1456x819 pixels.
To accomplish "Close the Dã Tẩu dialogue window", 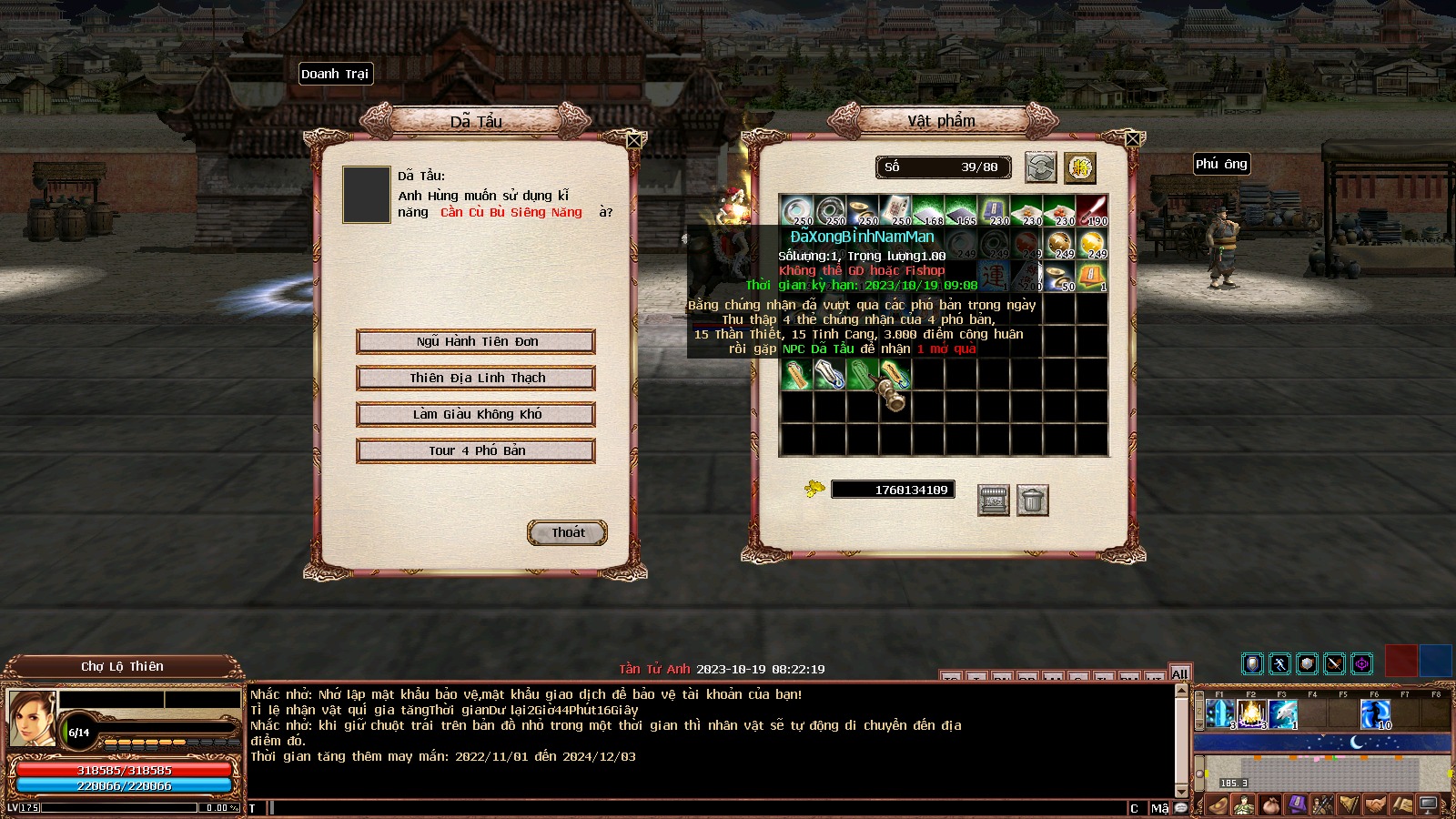I will pos(635,140).
